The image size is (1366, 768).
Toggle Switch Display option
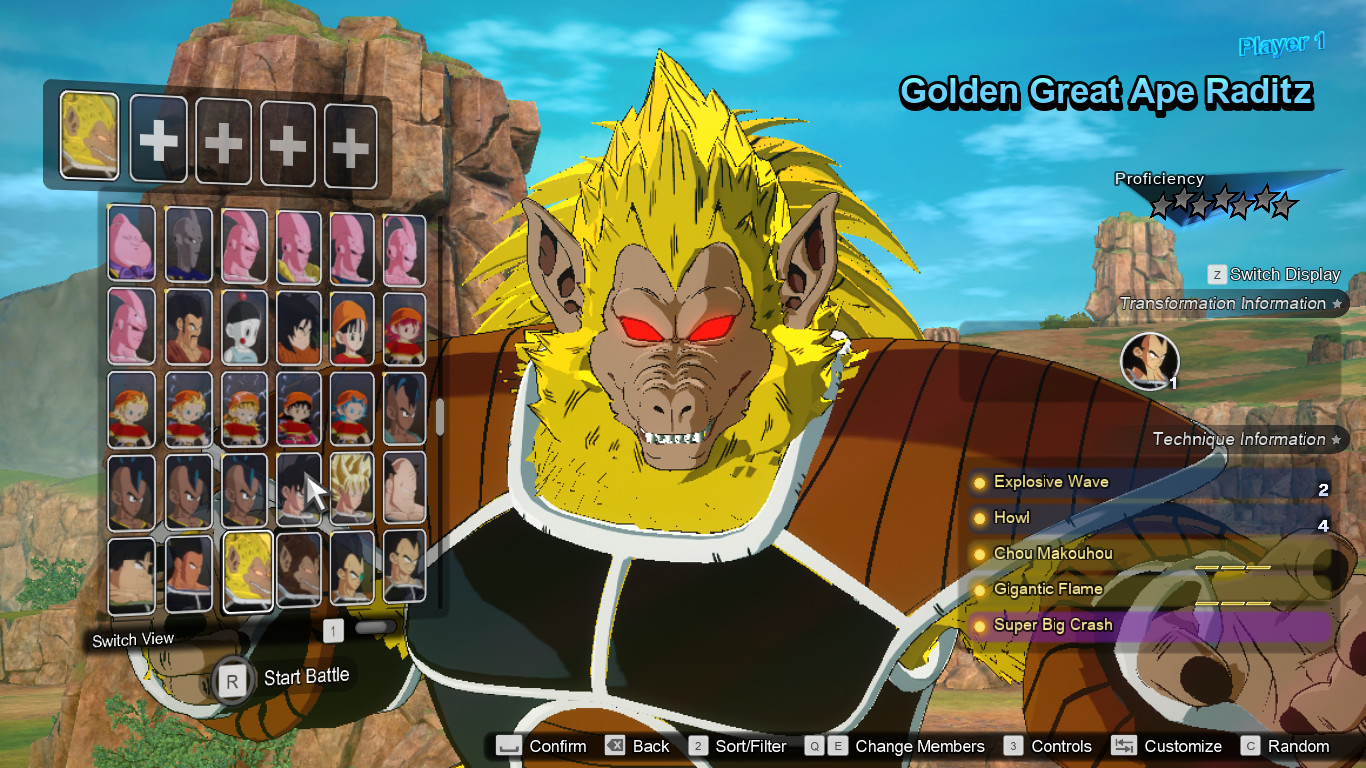pos(1280,274)
